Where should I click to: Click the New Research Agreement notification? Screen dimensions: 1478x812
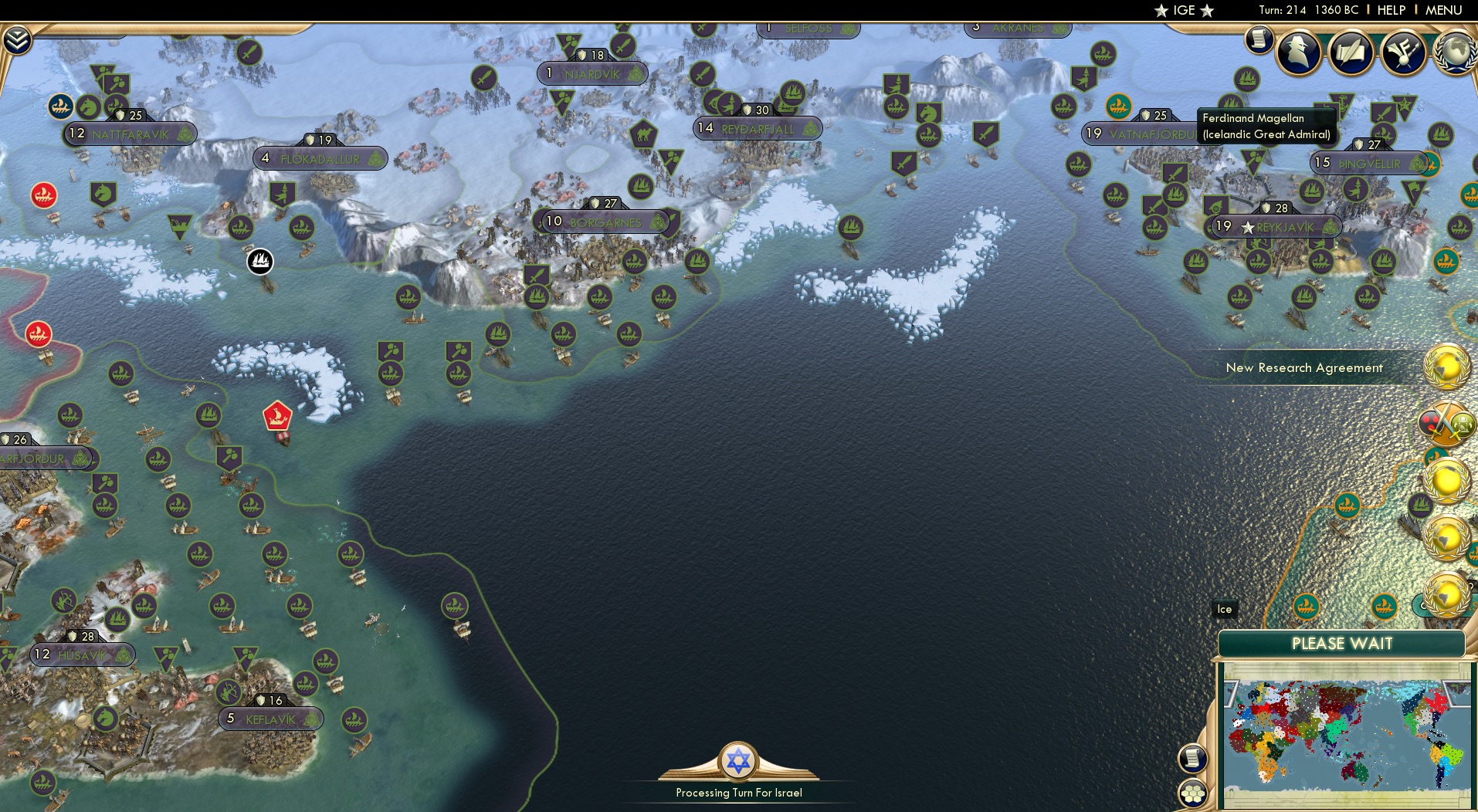point(1305,368)
